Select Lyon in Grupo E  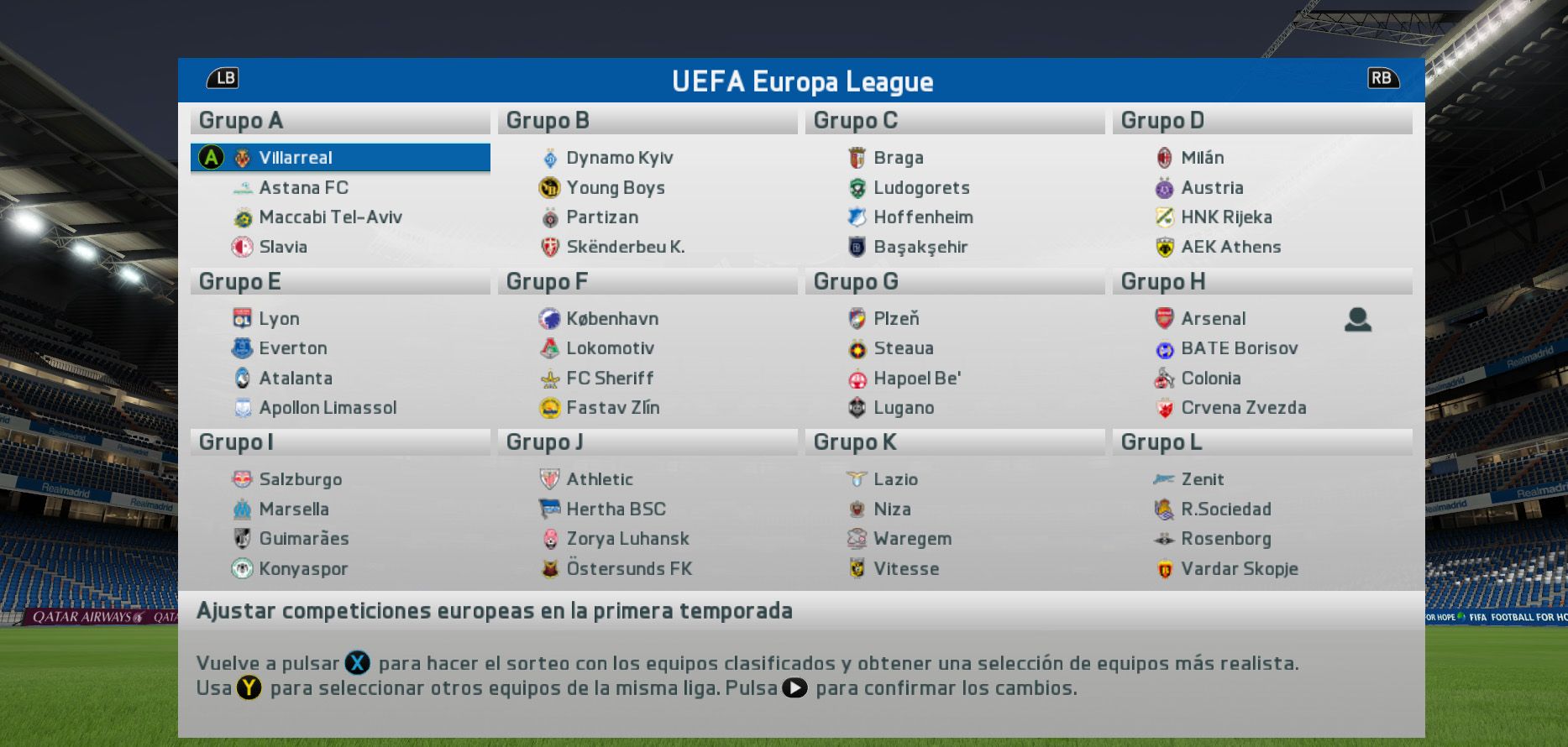(x=279, y=319)
